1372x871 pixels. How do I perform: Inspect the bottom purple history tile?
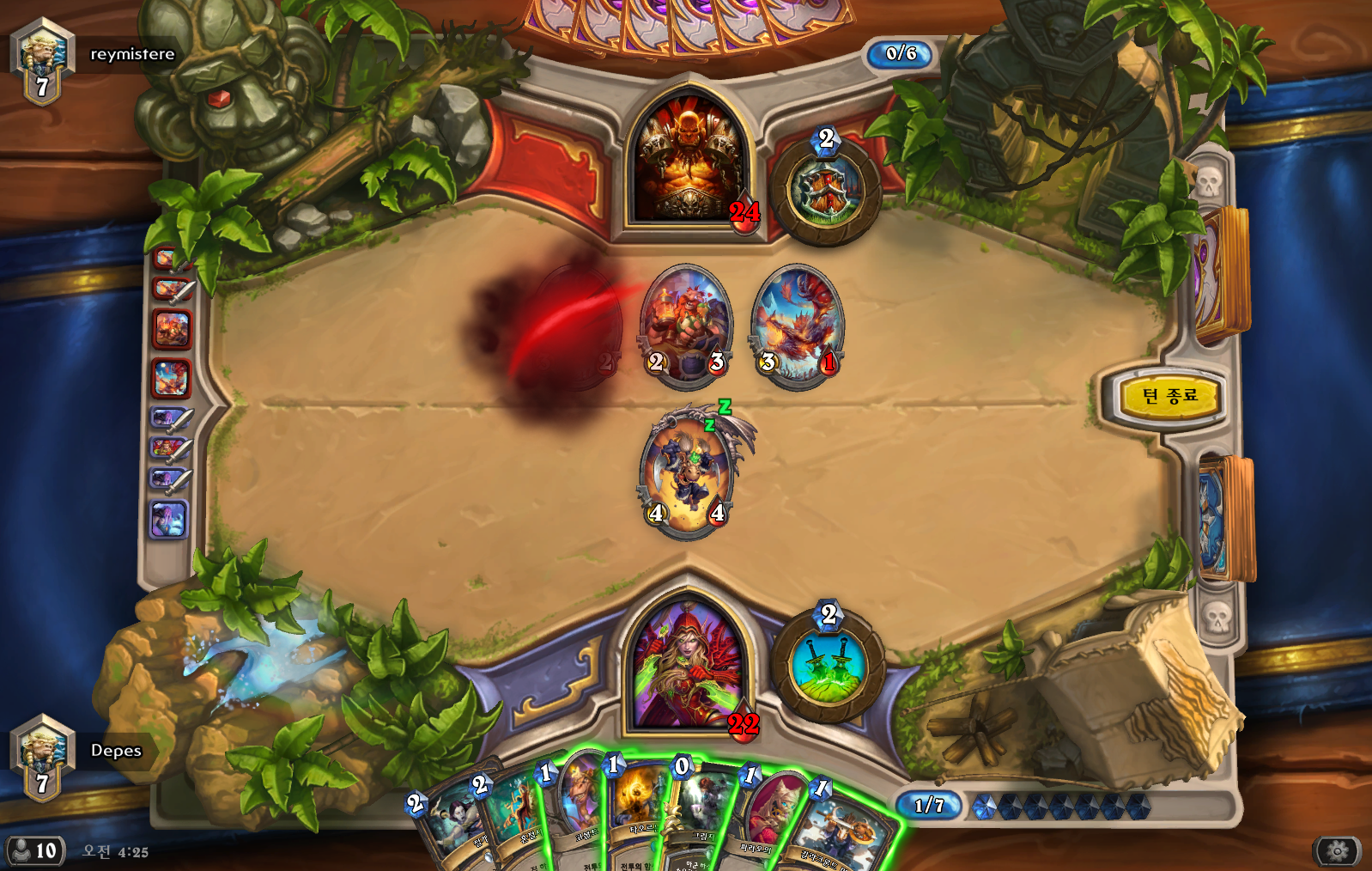tap(168, 520)
